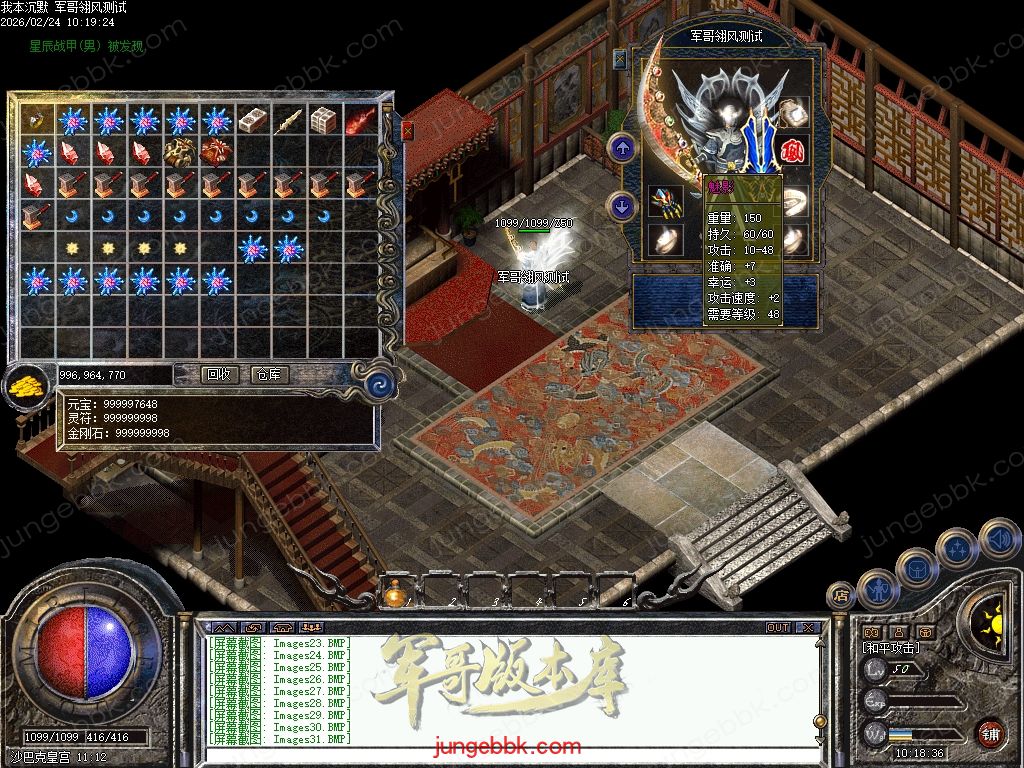
Task: Click the up arrow on the character panel
Action: pos(623,150)
